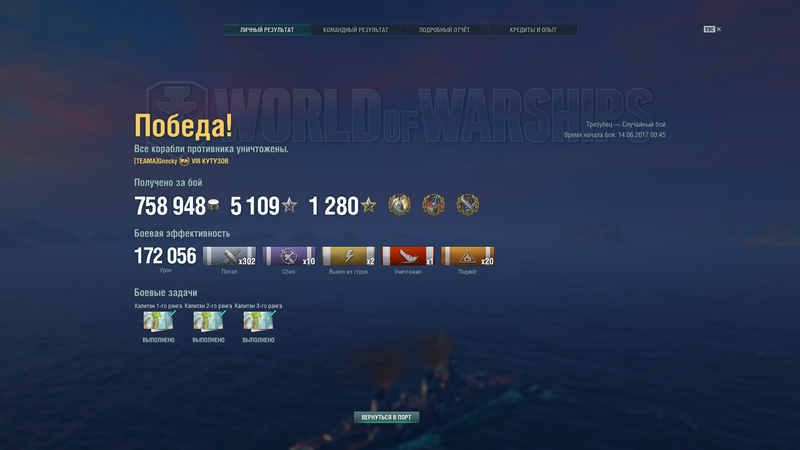Click the Вывел из строя lightning ribbon
800x450 pixels.
coord(348,256)
